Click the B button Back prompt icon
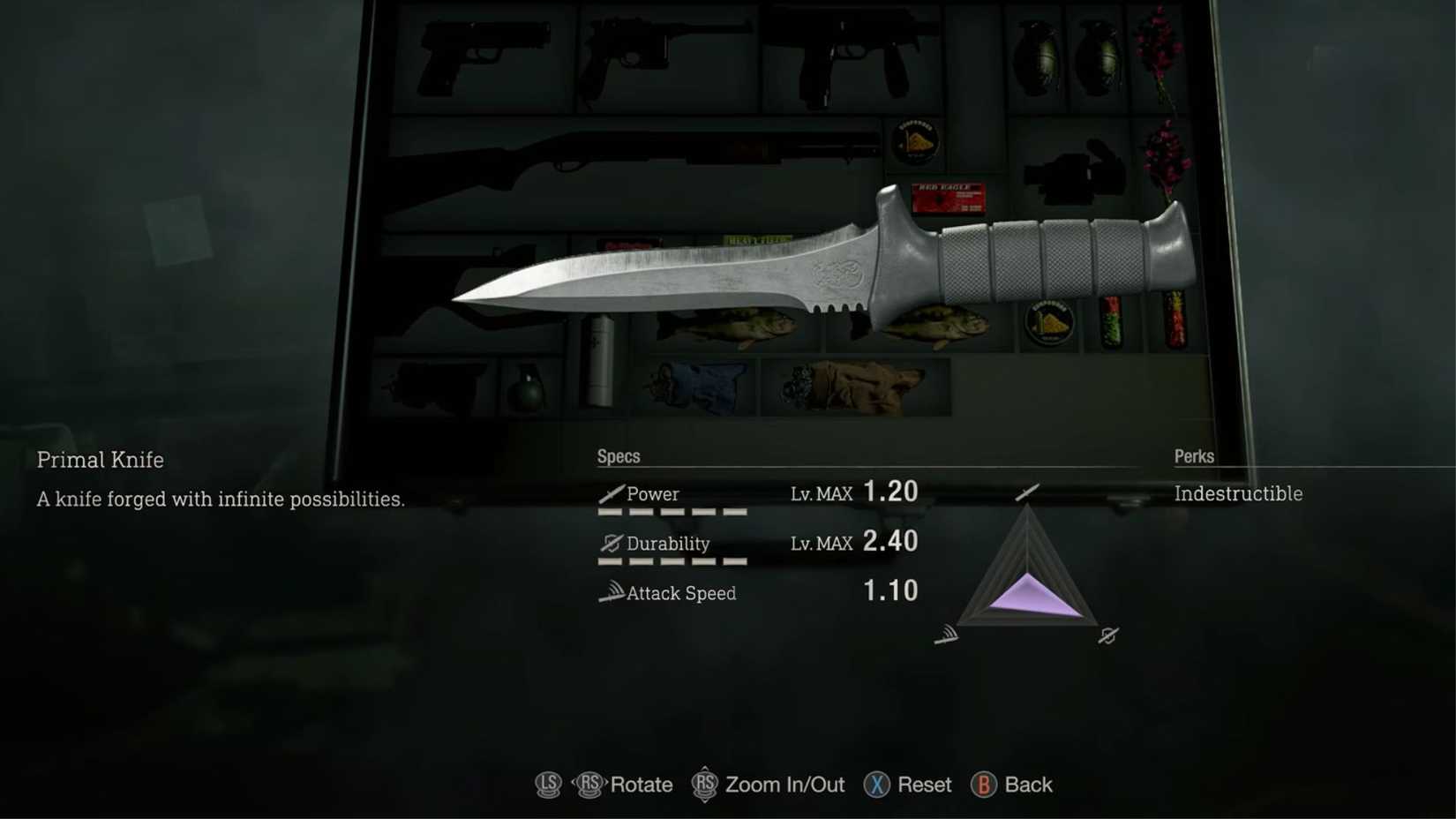 [x=981, y=785]
